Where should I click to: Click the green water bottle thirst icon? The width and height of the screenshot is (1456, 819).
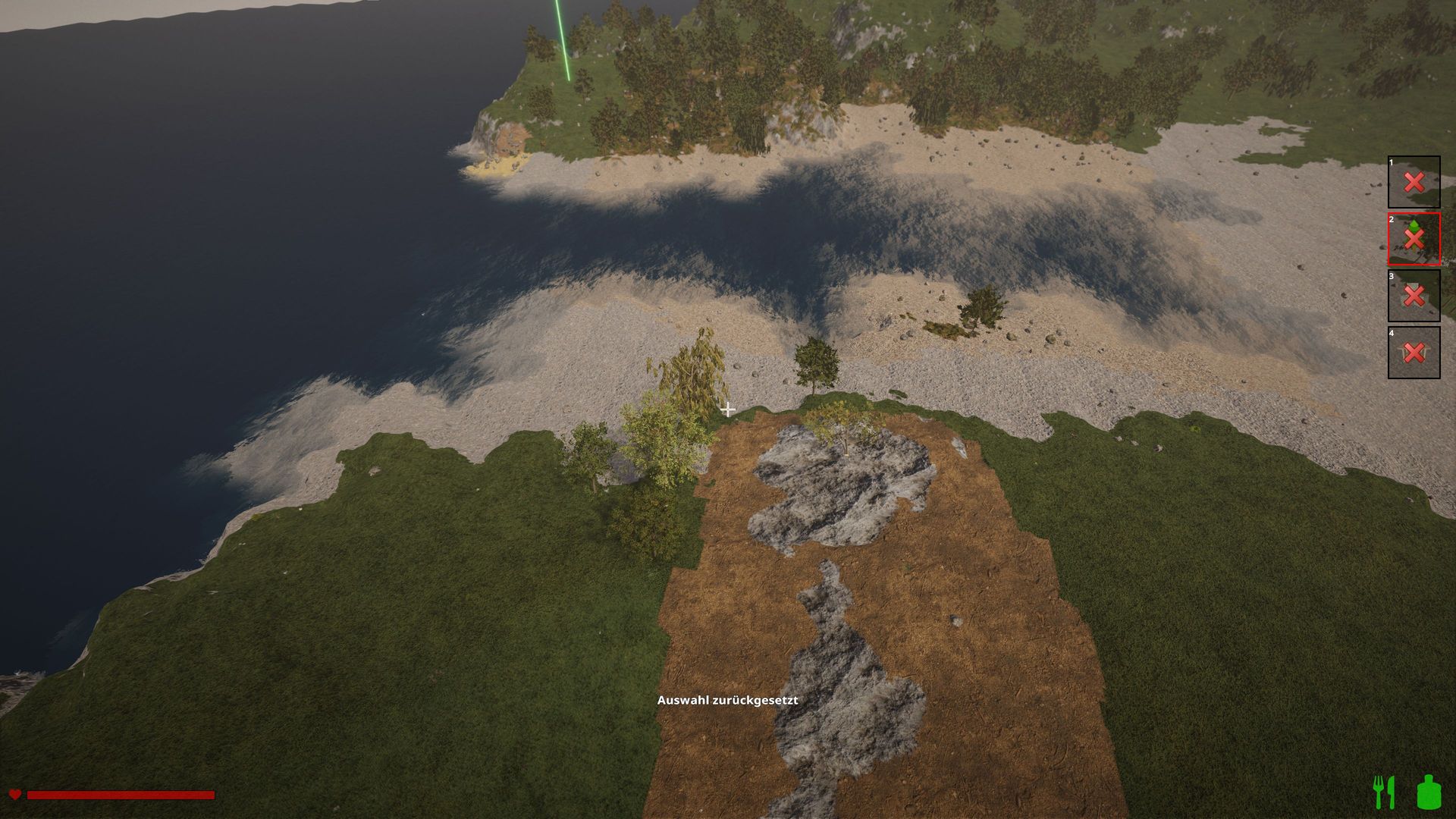tap(1428, 792)
